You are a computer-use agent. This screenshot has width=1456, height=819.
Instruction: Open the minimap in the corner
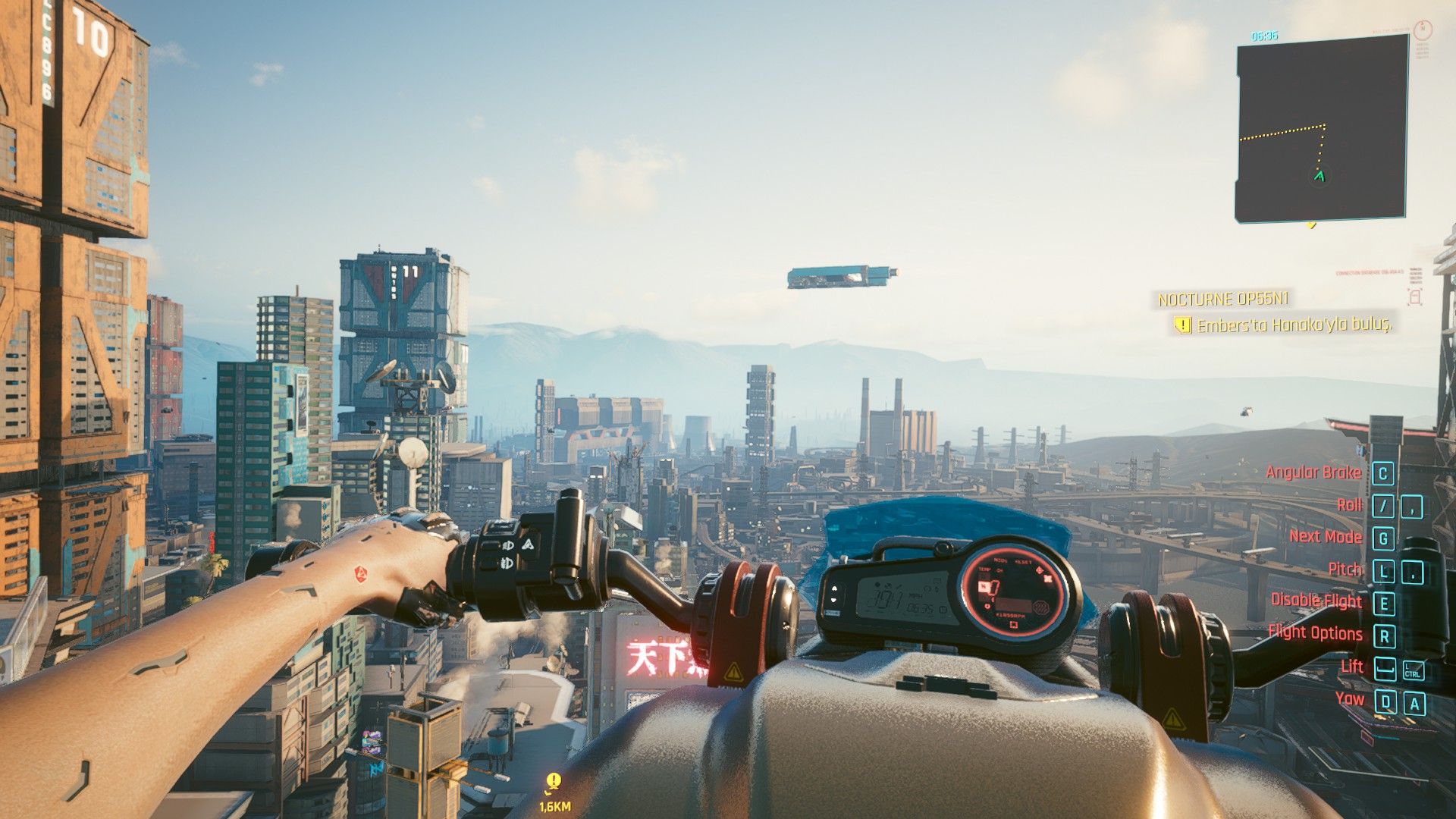tap(1321, 130)
